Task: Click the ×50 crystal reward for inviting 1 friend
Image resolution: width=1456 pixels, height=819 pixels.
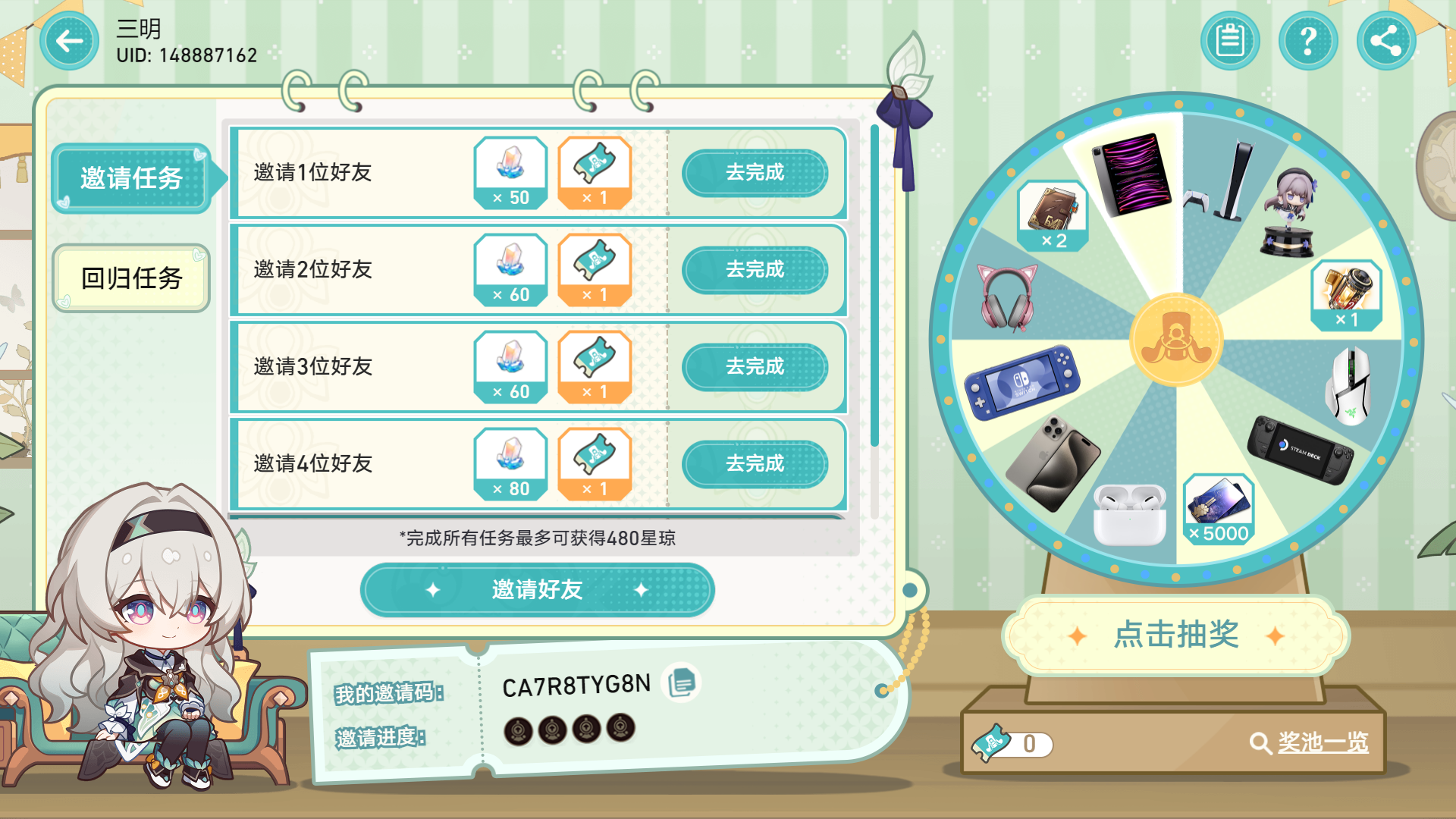Action: (510, 173)
